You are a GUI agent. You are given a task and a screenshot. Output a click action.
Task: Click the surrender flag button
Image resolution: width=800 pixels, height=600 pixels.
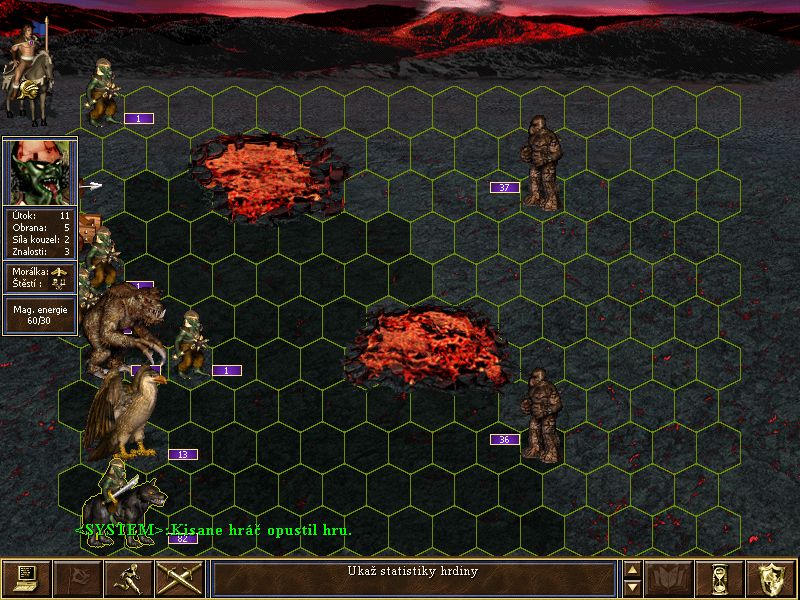tap(77, 578)
